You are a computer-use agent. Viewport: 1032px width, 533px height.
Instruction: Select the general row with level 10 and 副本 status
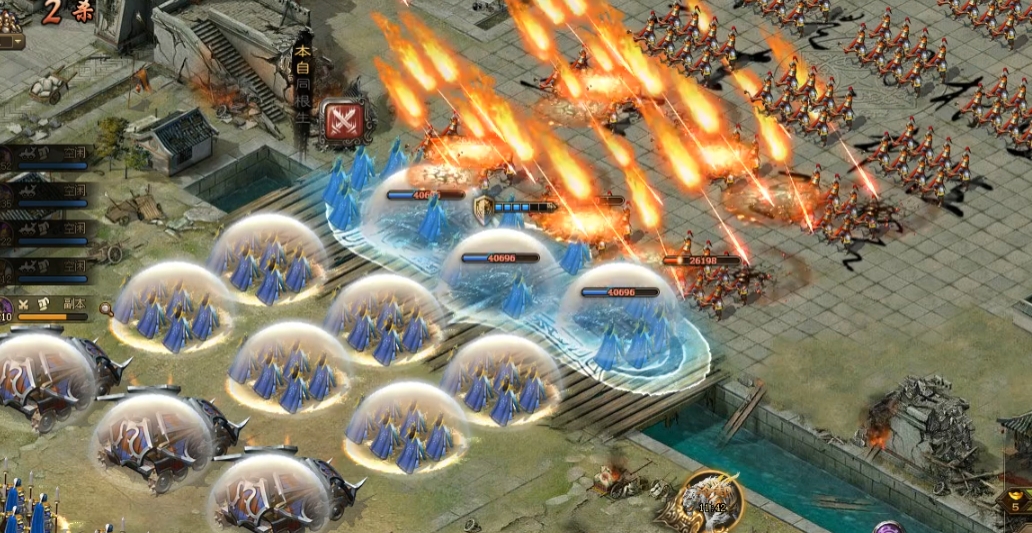tap(48, 306)
